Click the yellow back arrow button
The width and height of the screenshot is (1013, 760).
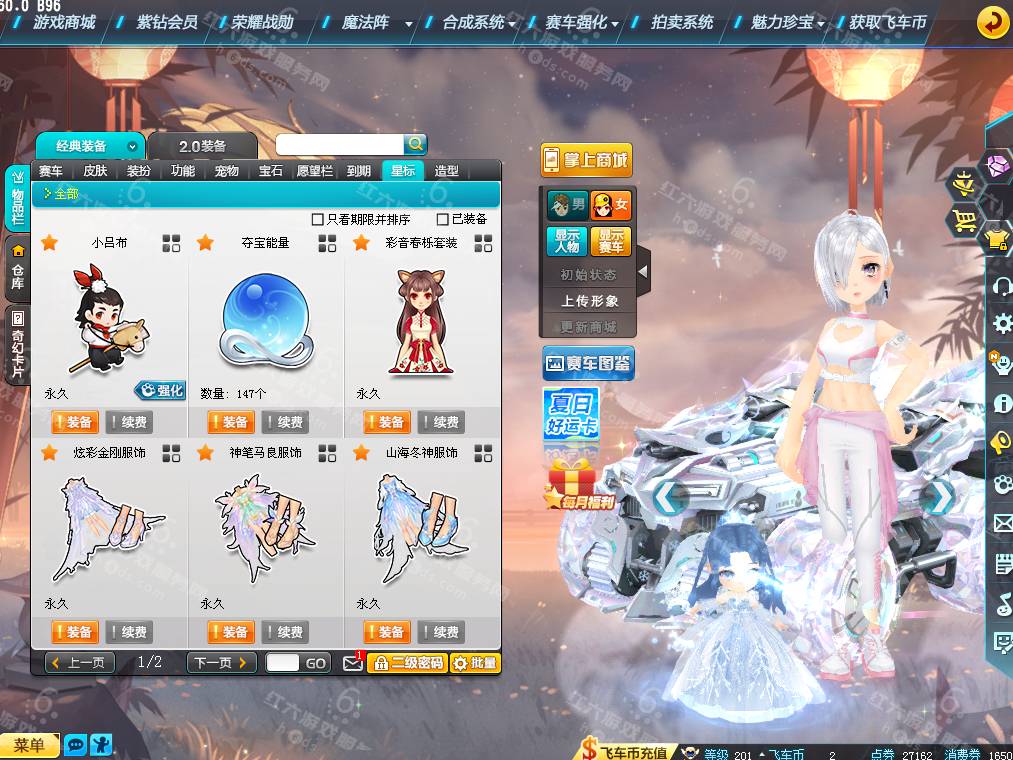pos(991,21)
